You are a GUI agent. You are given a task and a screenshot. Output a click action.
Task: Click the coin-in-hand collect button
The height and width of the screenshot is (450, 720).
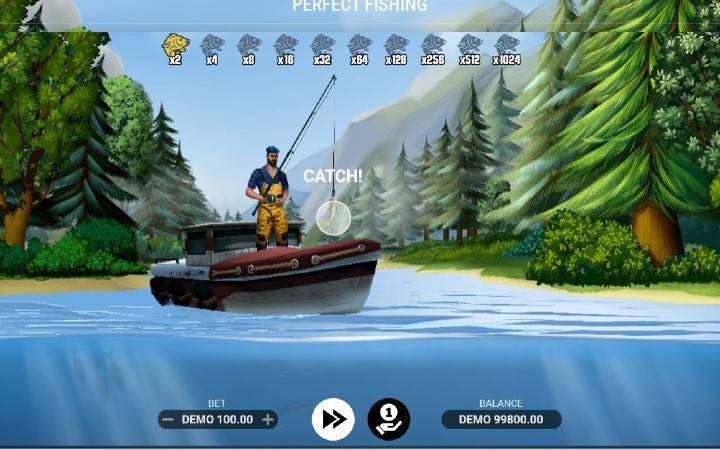[x=388, y=419]
